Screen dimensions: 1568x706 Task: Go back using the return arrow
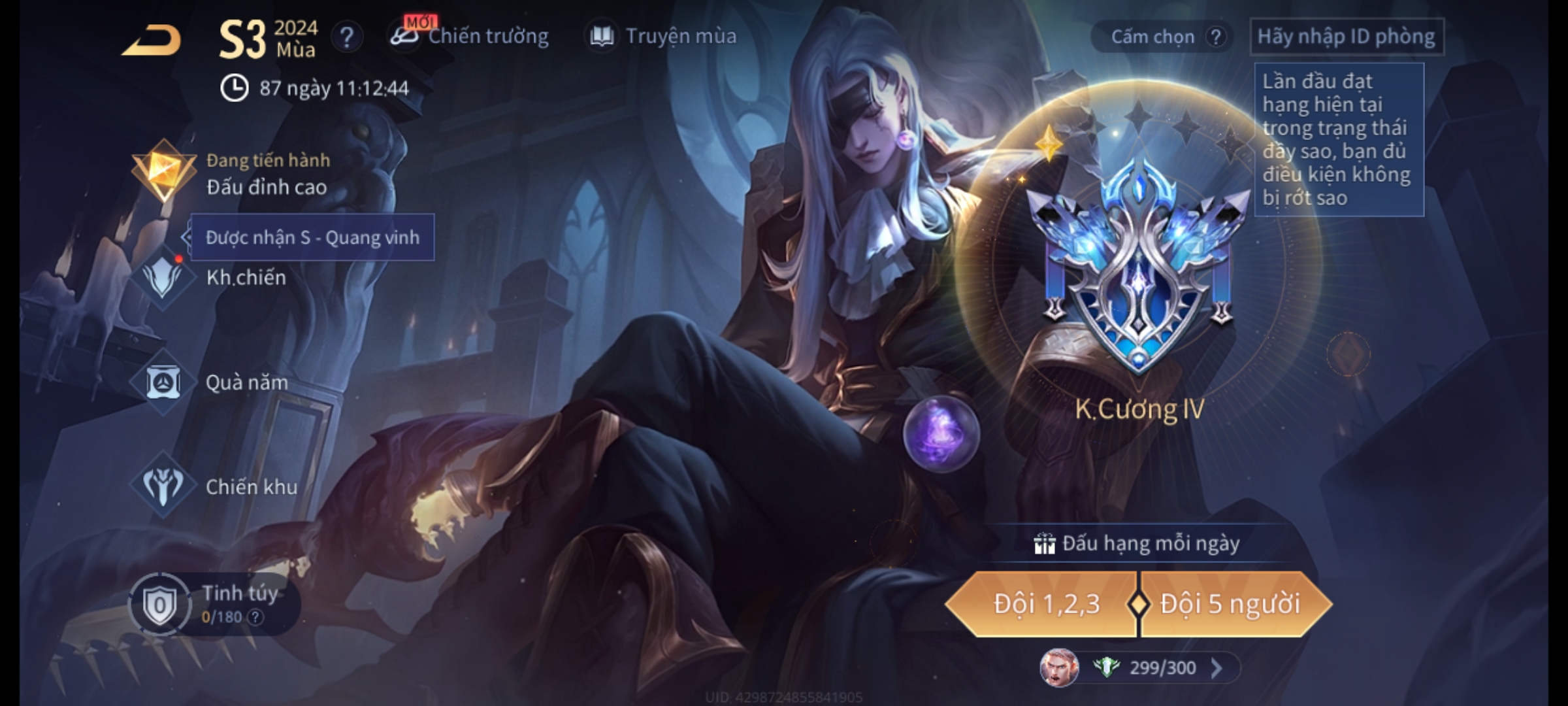152,41
